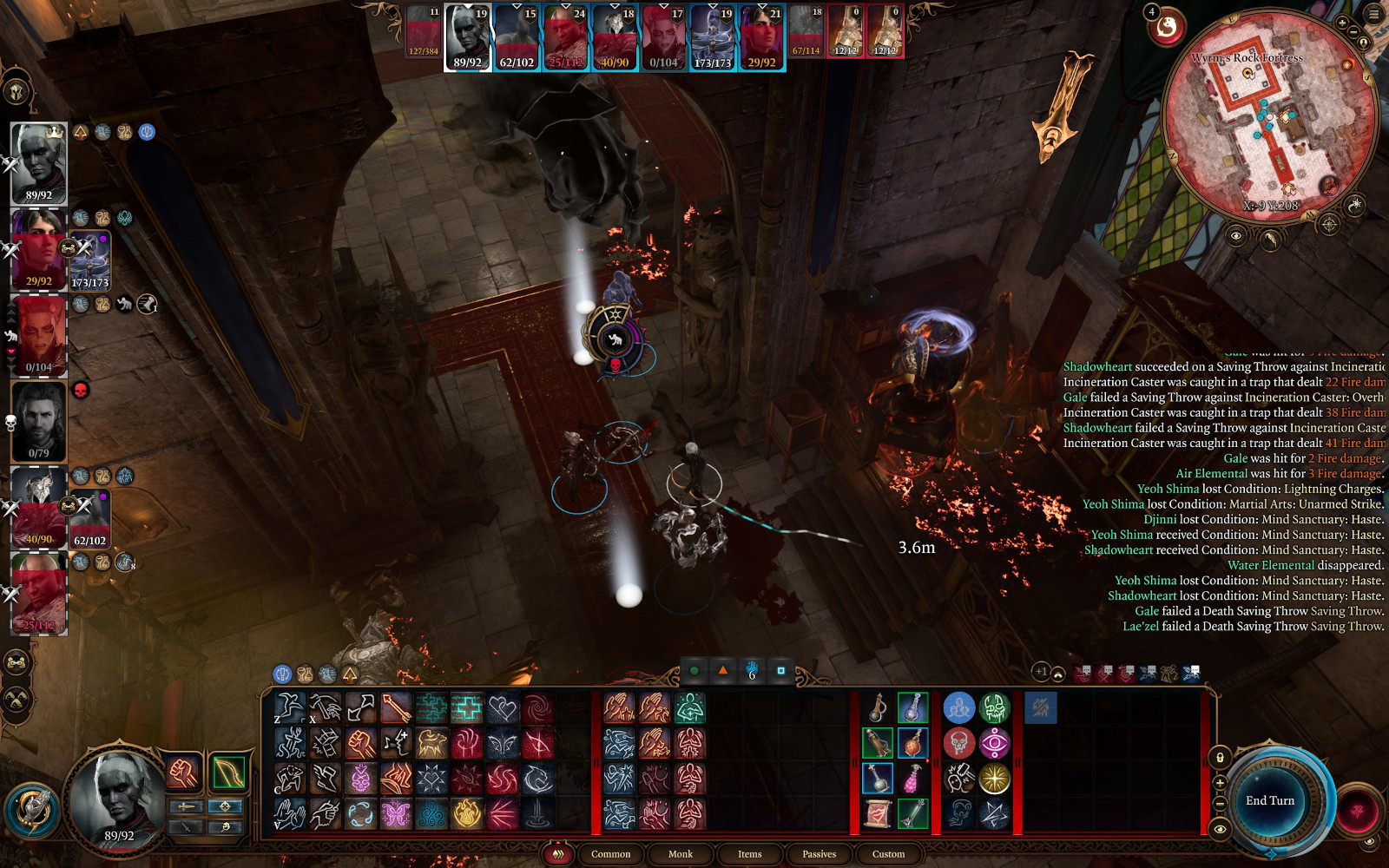Select the pink glowing potion flask
Viewport: 1389px width, 868px height.
(912, 779)
